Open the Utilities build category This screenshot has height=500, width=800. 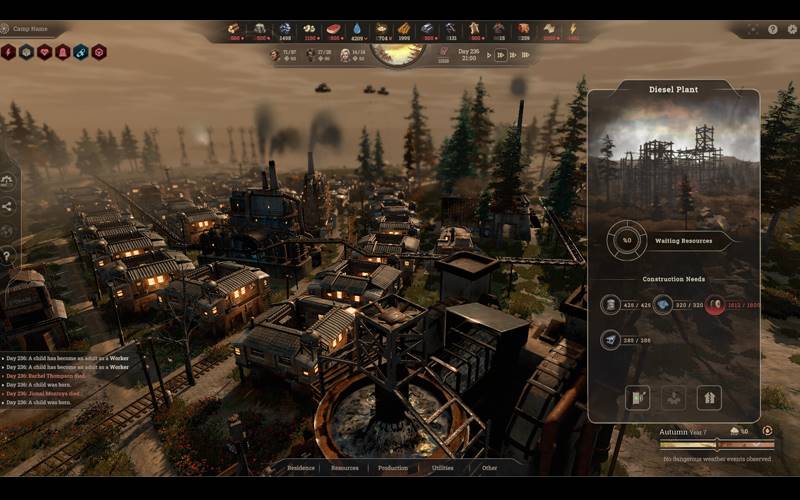point(441,467)
